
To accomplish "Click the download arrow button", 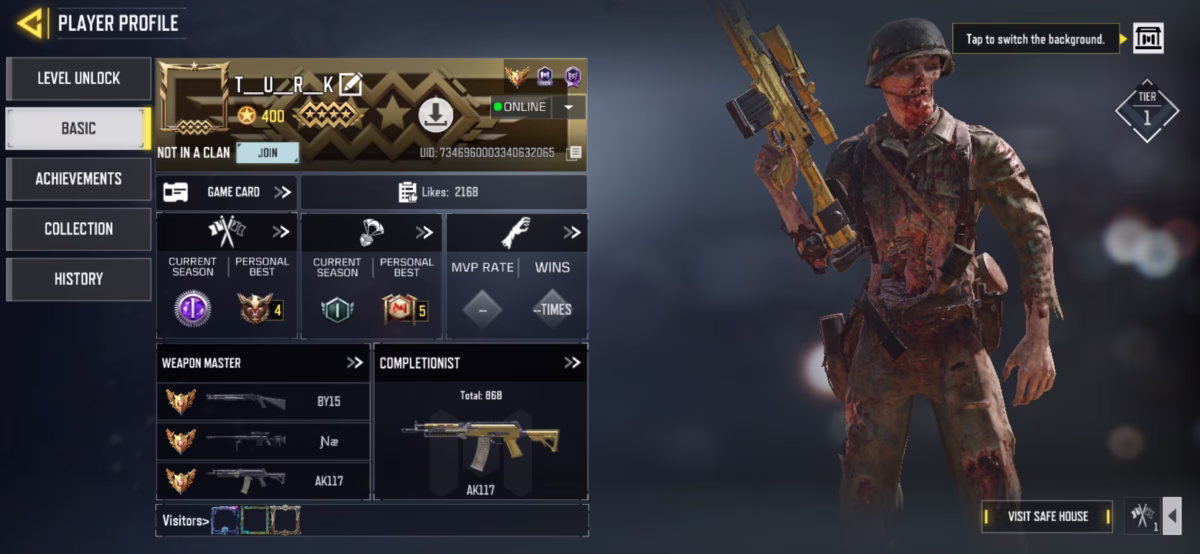I will tap(435, 115).
